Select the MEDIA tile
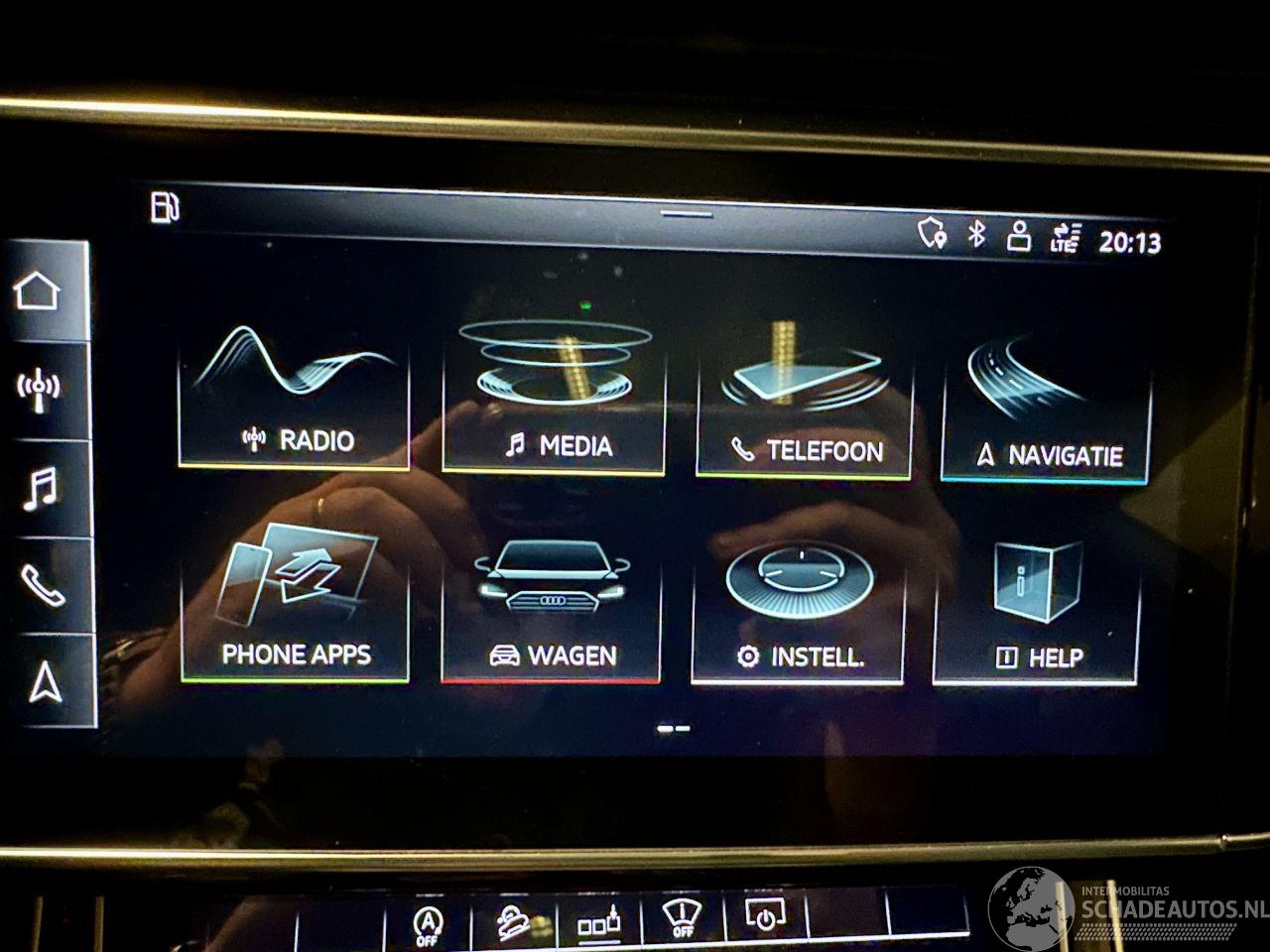Image resolution: width=1270 pixels, height=952 pixels. pyautogui.click(x=554, y=399)
